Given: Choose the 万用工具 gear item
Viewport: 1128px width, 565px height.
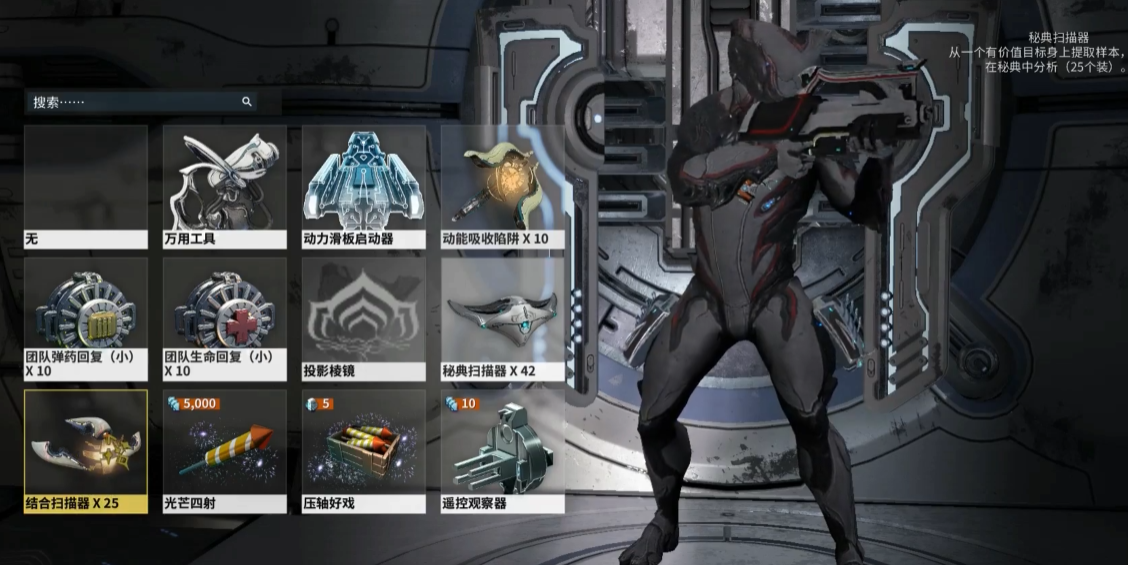Looking at the screenshot, I should (x=225, y=186).
